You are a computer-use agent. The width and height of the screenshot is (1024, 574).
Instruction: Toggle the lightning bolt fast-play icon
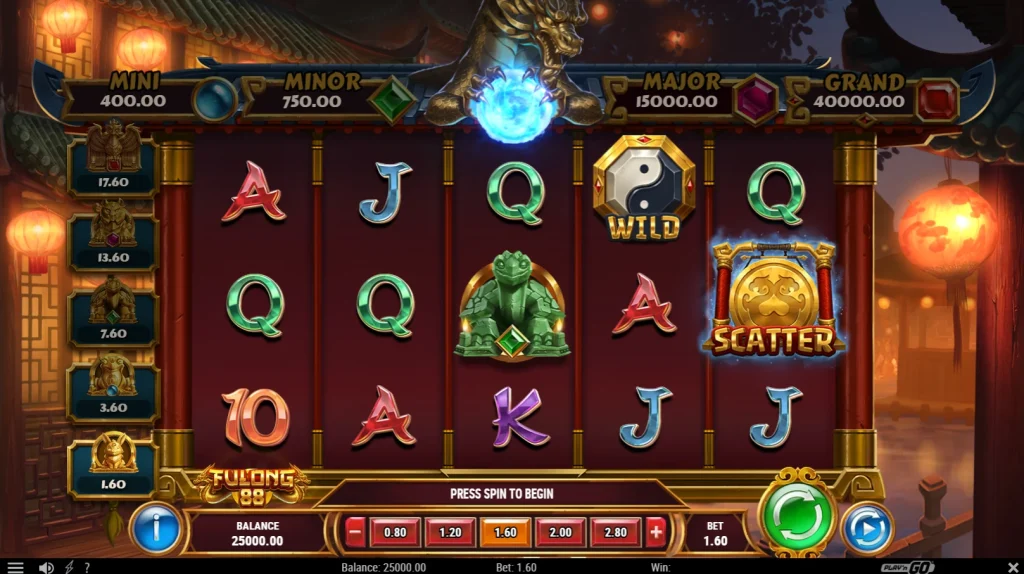pyautogui.click(x=69, y=567)
